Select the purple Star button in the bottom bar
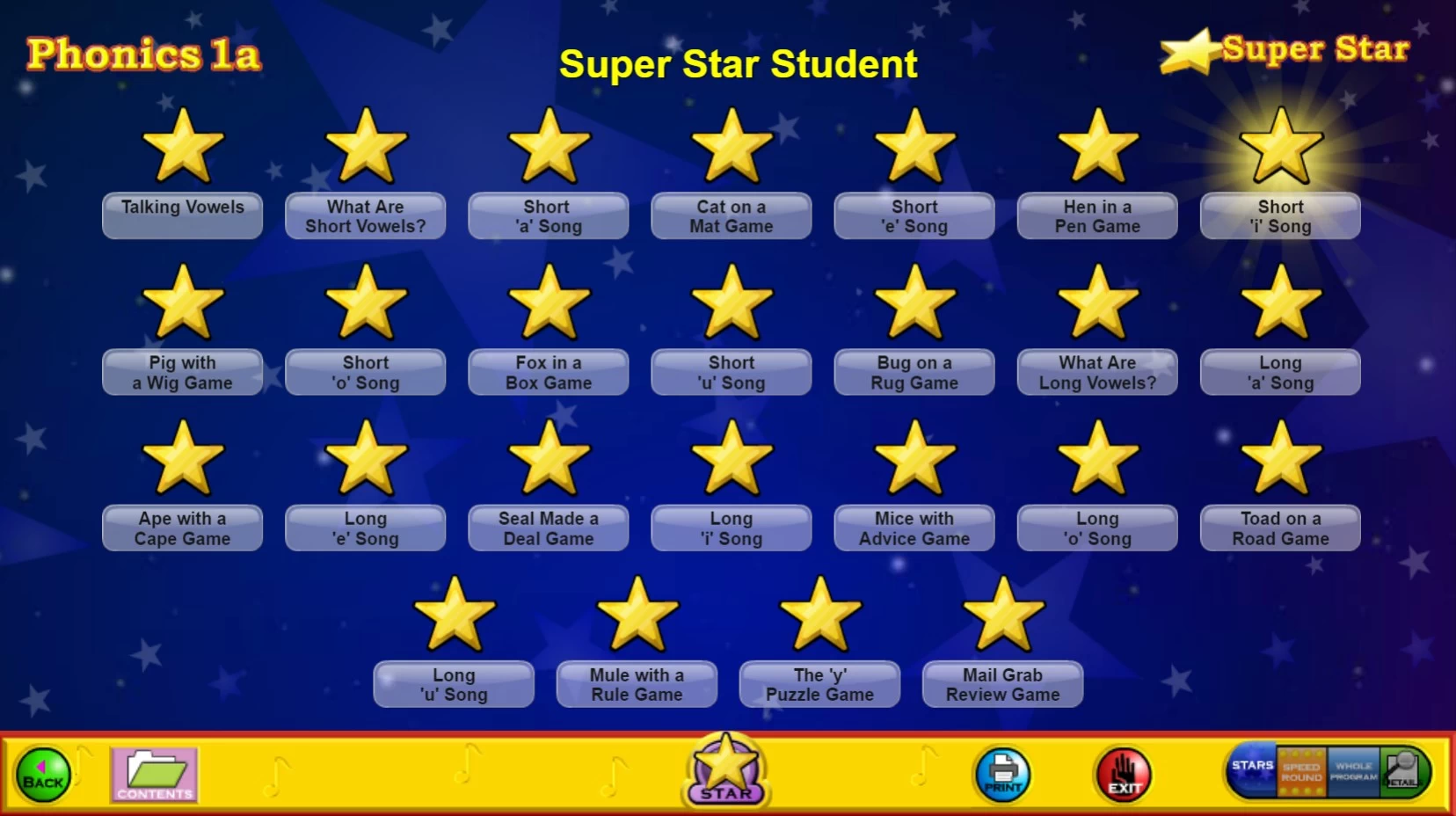The height and width of the screenshot is (816, 1456). pos(725,770)
